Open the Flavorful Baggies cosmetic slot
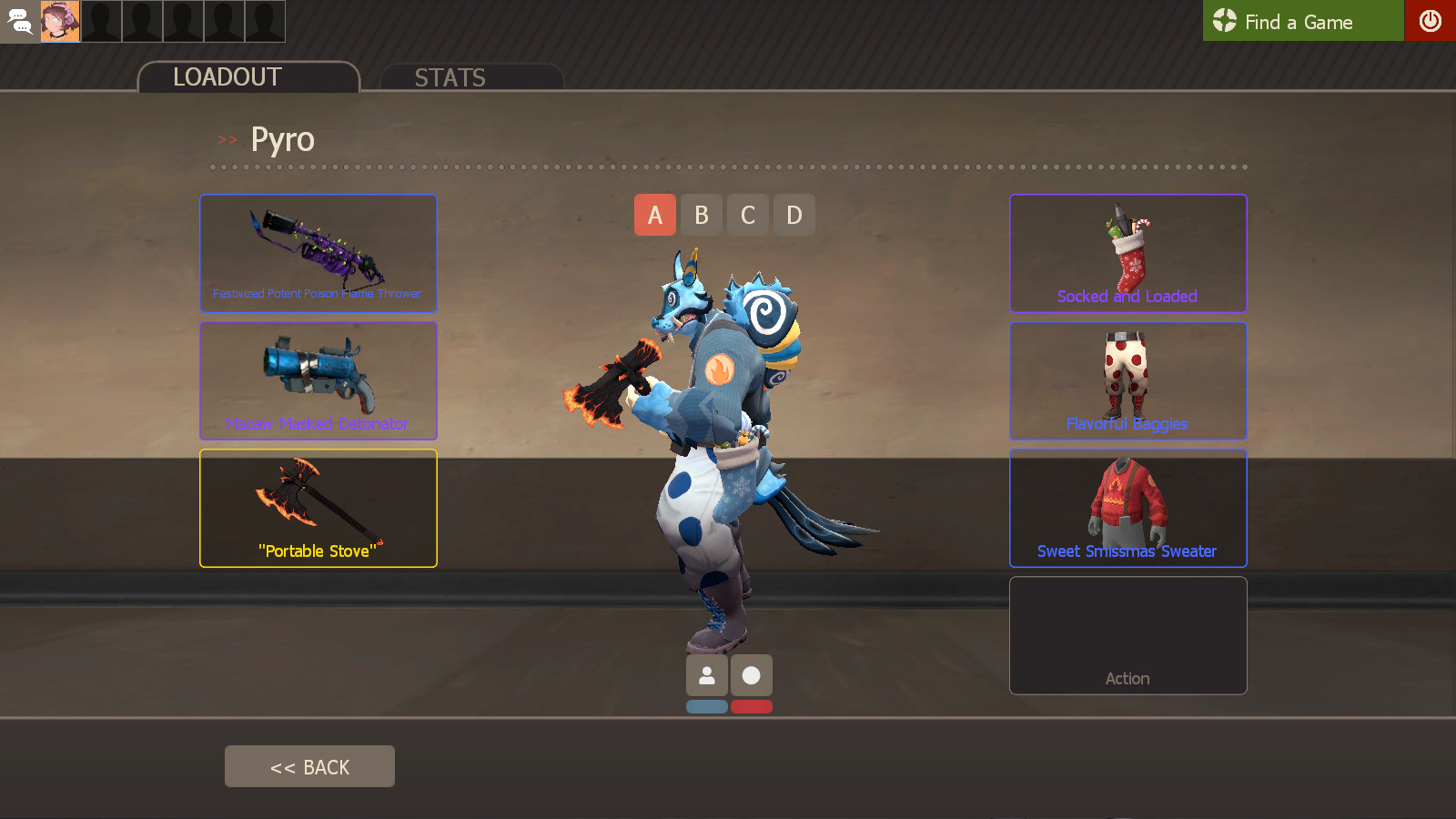1456x819 pixels. click(1128, 380)
